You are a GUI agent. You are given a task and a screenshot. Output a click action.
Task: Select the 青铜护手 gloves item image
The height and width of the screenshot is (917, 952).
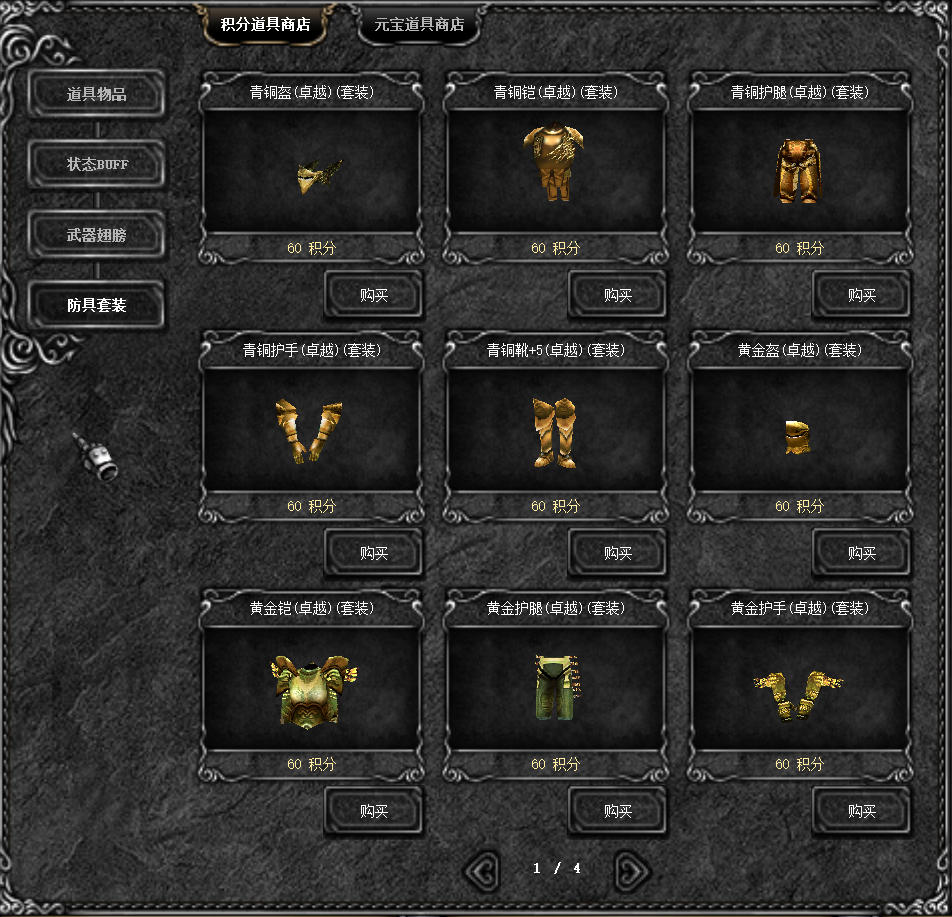tap(309, 431)
